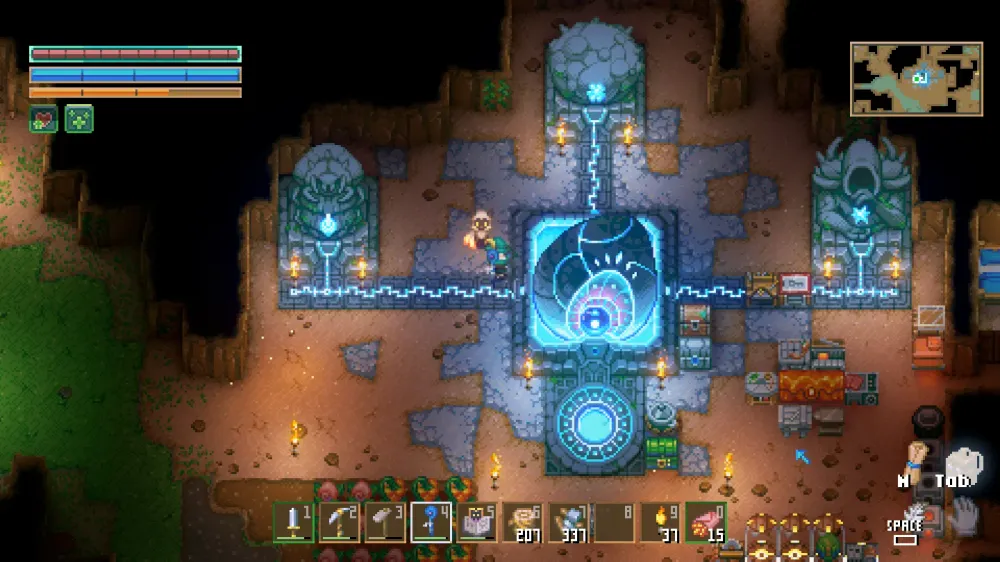
Task: Inspect the green sparkle-cross buff icon
Action: coord(79,119)
